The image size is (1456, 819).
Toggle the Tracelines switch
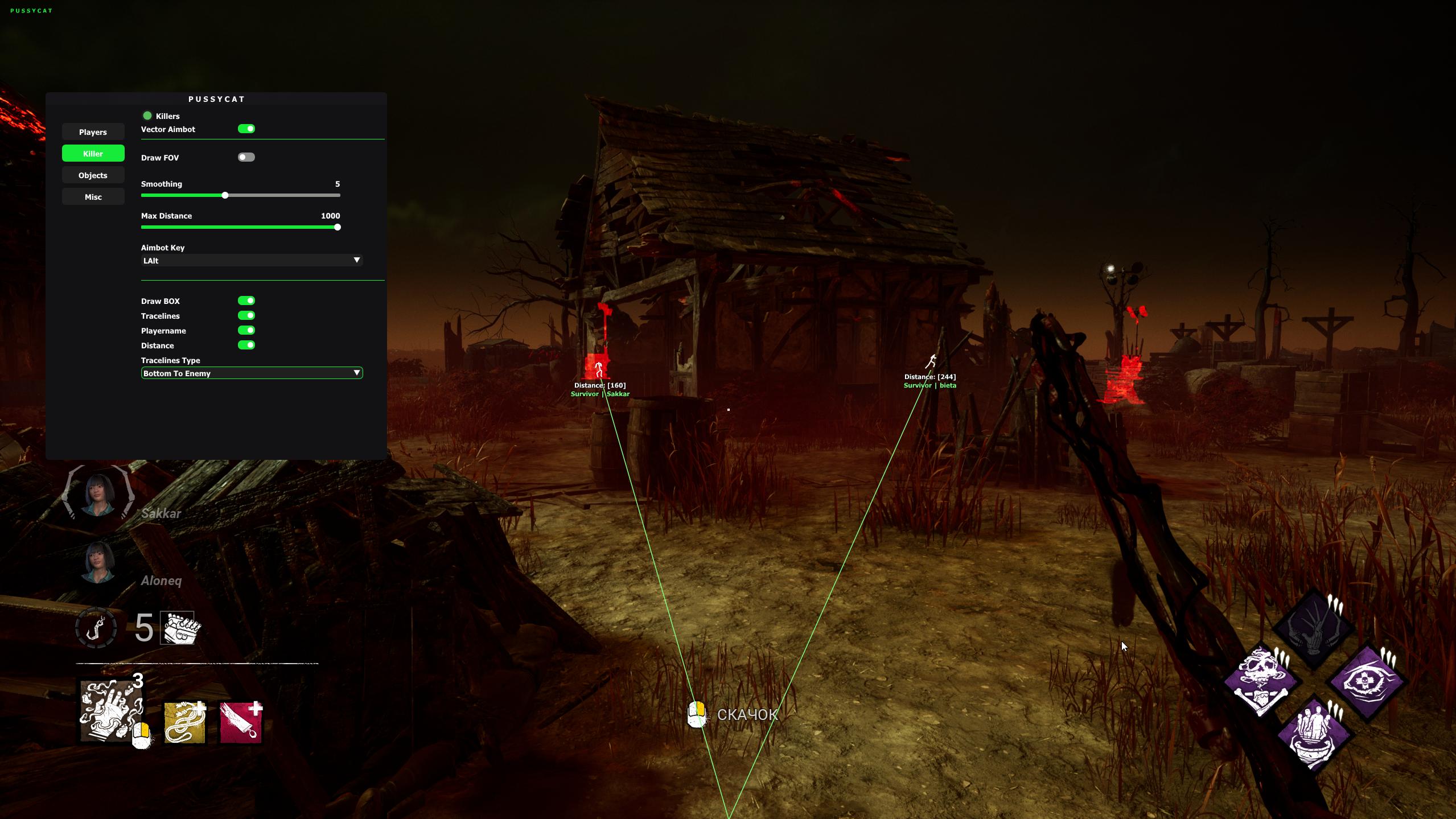[246, 316]
